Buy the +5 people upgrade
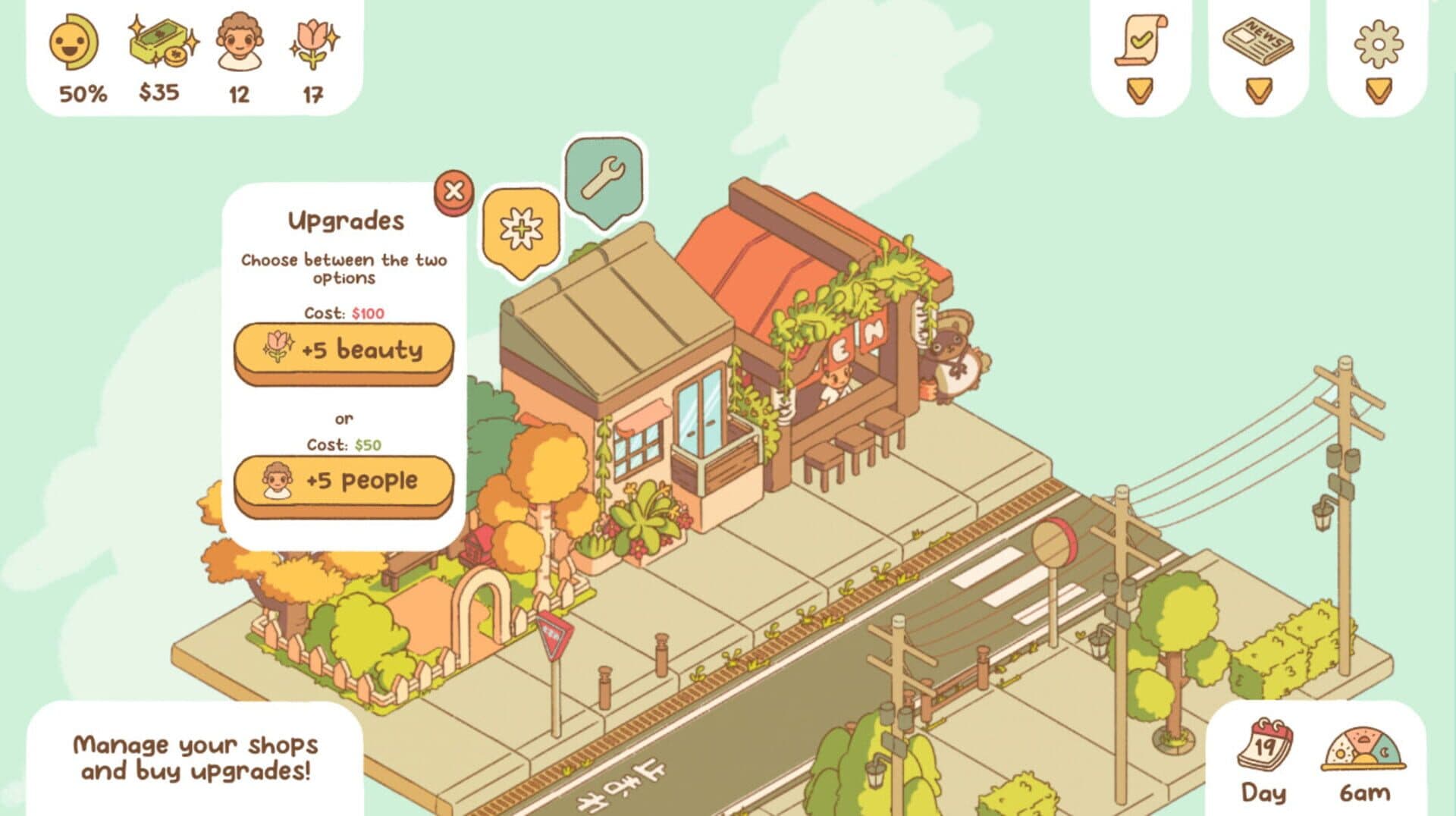 [342, 480]
